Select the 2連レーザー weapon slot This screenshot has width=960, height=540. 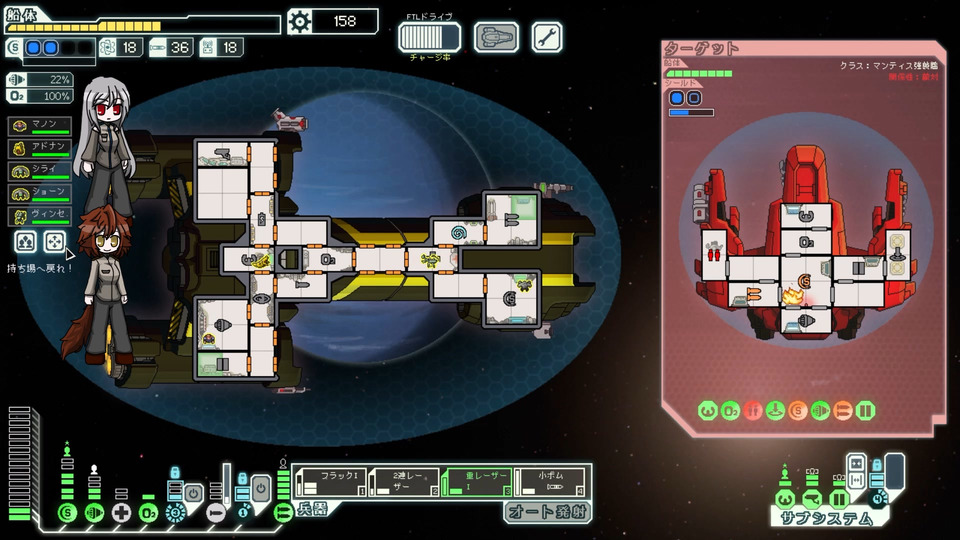(x=403, y=481)
